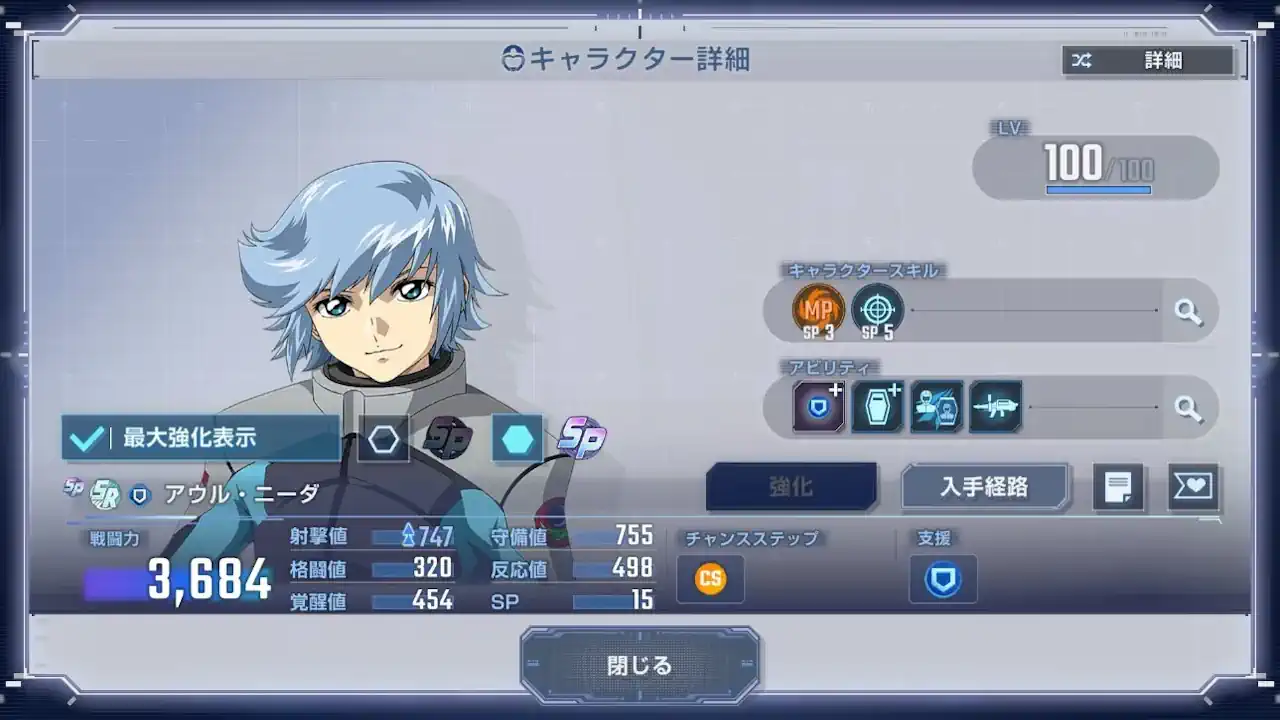This screenshot has height=720, width=1280.
Task: Click the heart message icon button
Action: click(1193, 487)
